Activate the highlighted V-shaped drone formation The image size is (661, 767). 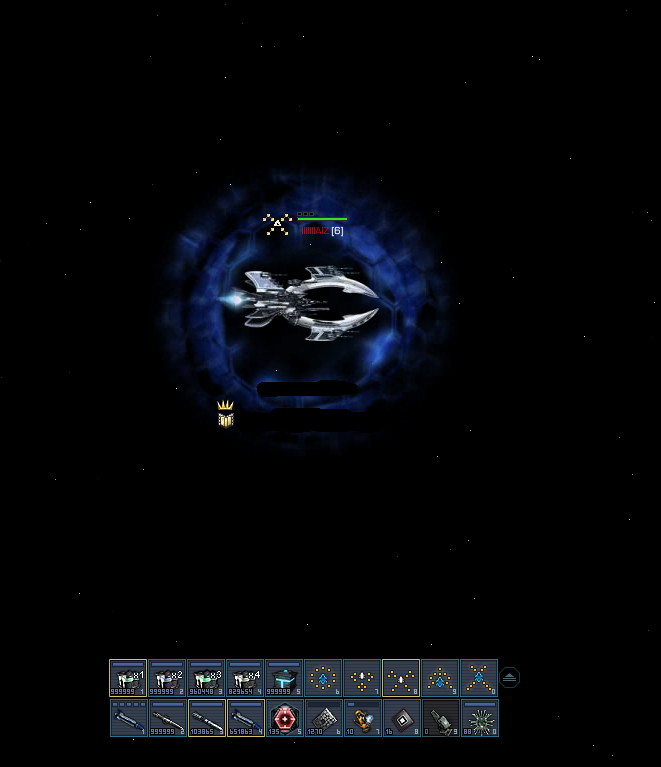pyautogui.click(x=401, y=677)
